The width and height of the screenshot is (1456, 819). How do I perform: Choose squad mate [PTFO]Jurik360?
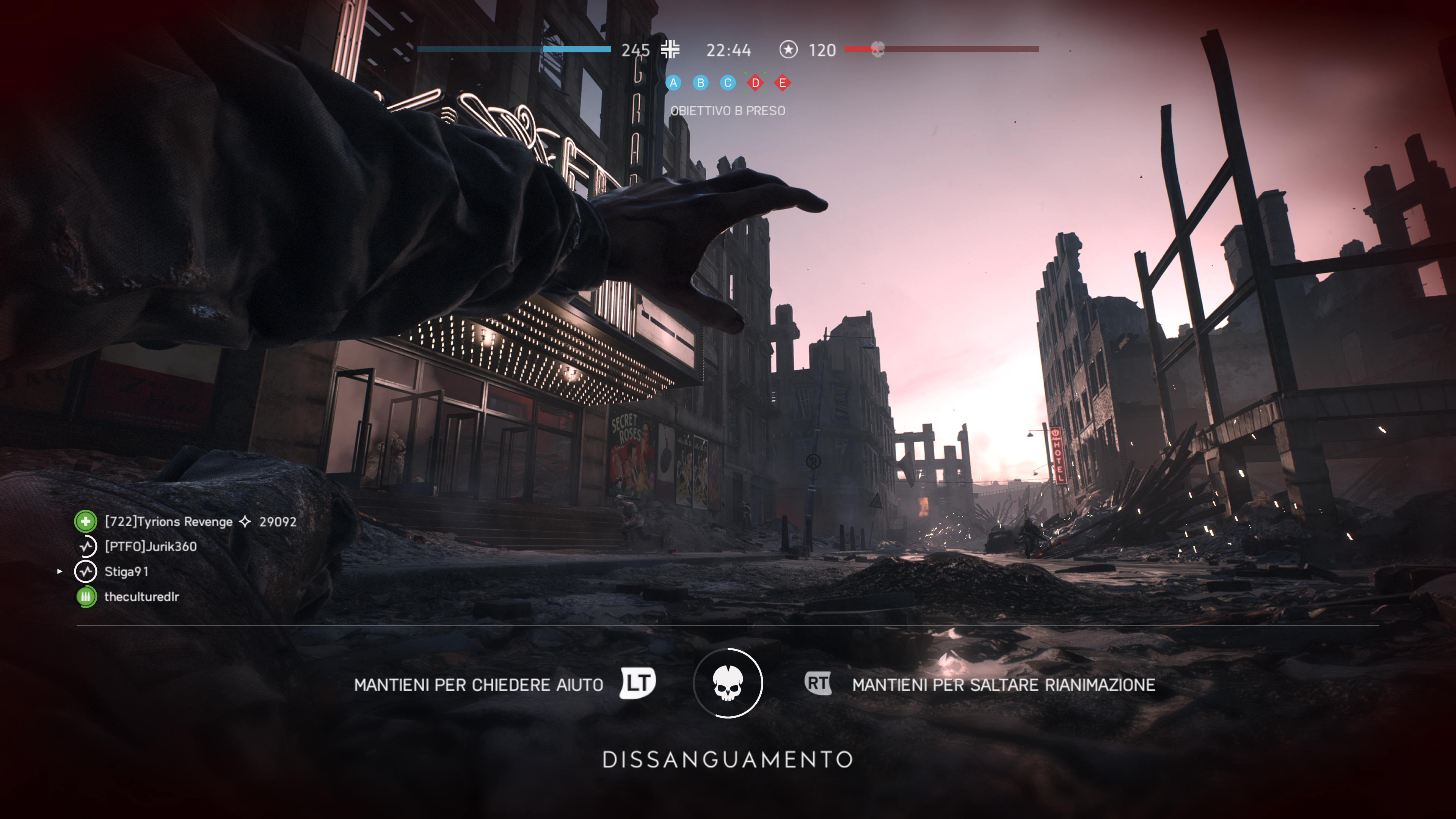point(151,546)
